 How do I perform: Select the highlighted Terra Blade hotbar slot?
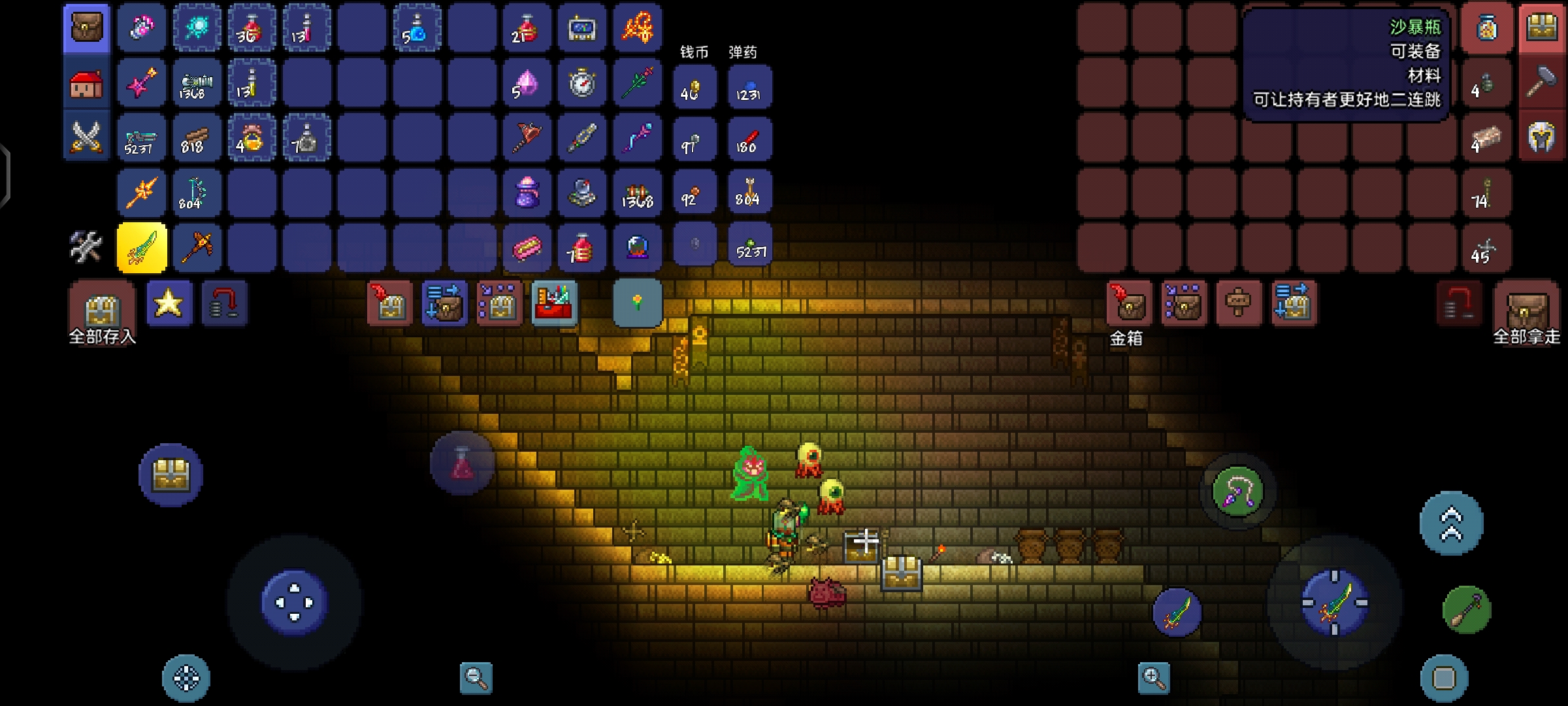[x=142, y=247]
